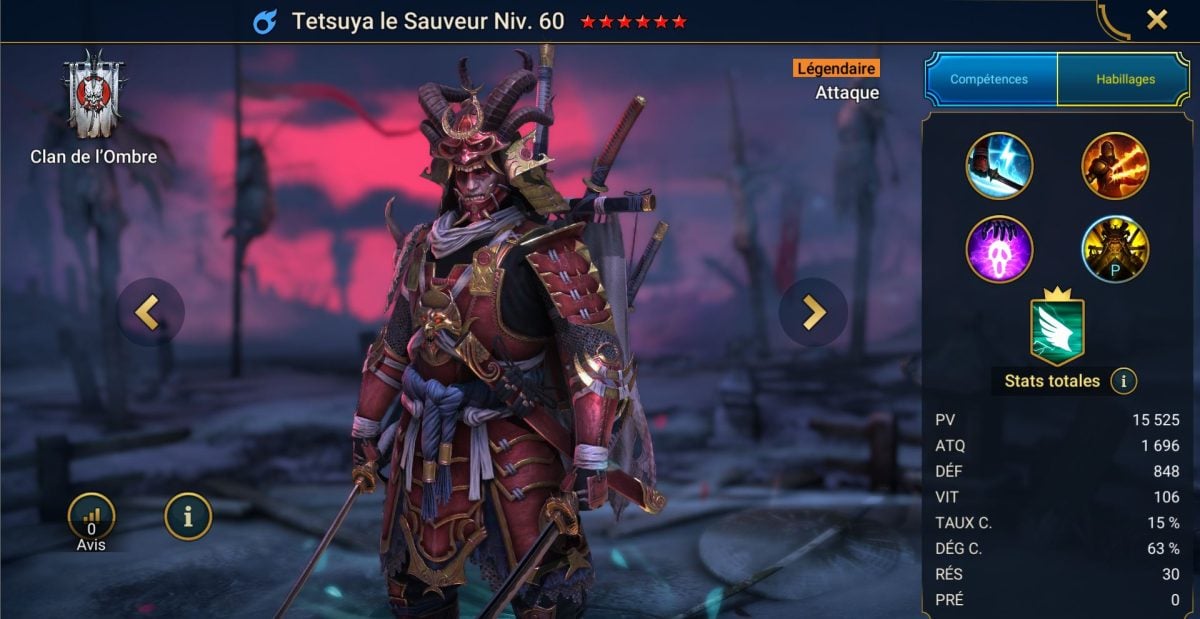Image resolution: width=1200 pixels, height=619 pixels.
Task: Select the hammer lightning skill icon
Action: point(999,166)
